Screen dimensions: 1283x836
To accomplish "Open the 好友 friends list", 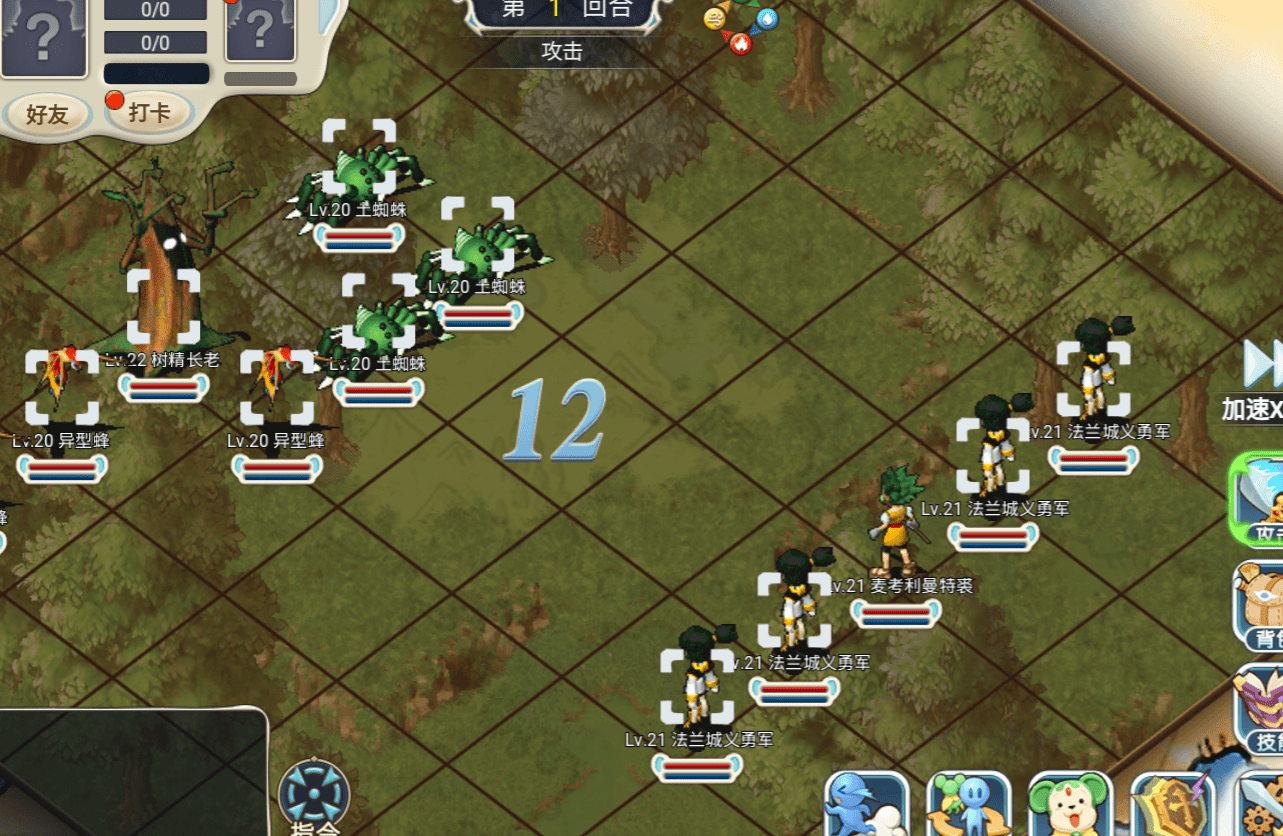I will [x=47, y=114].
